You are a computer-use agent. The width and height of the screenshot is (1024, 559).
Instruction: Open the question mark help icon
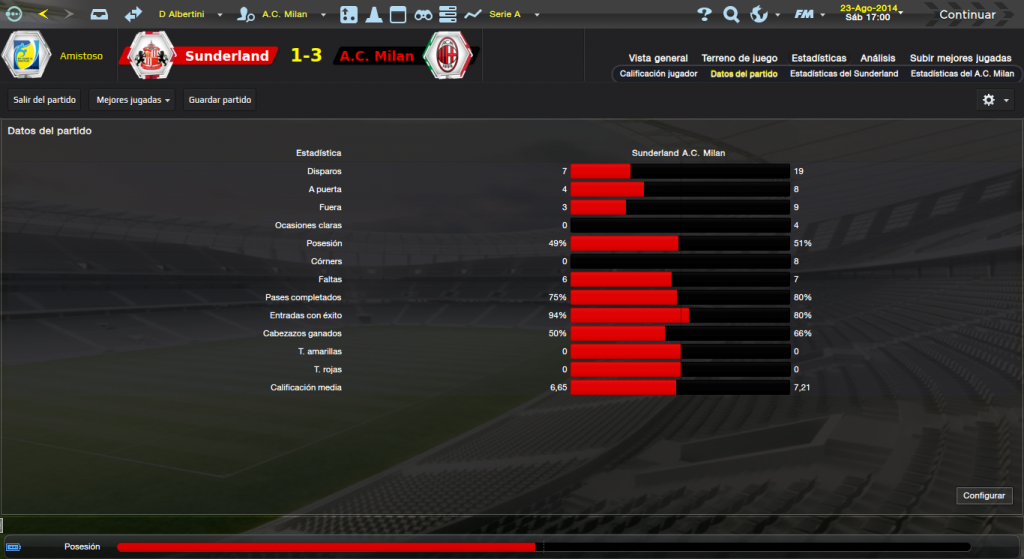click(704, 15)
